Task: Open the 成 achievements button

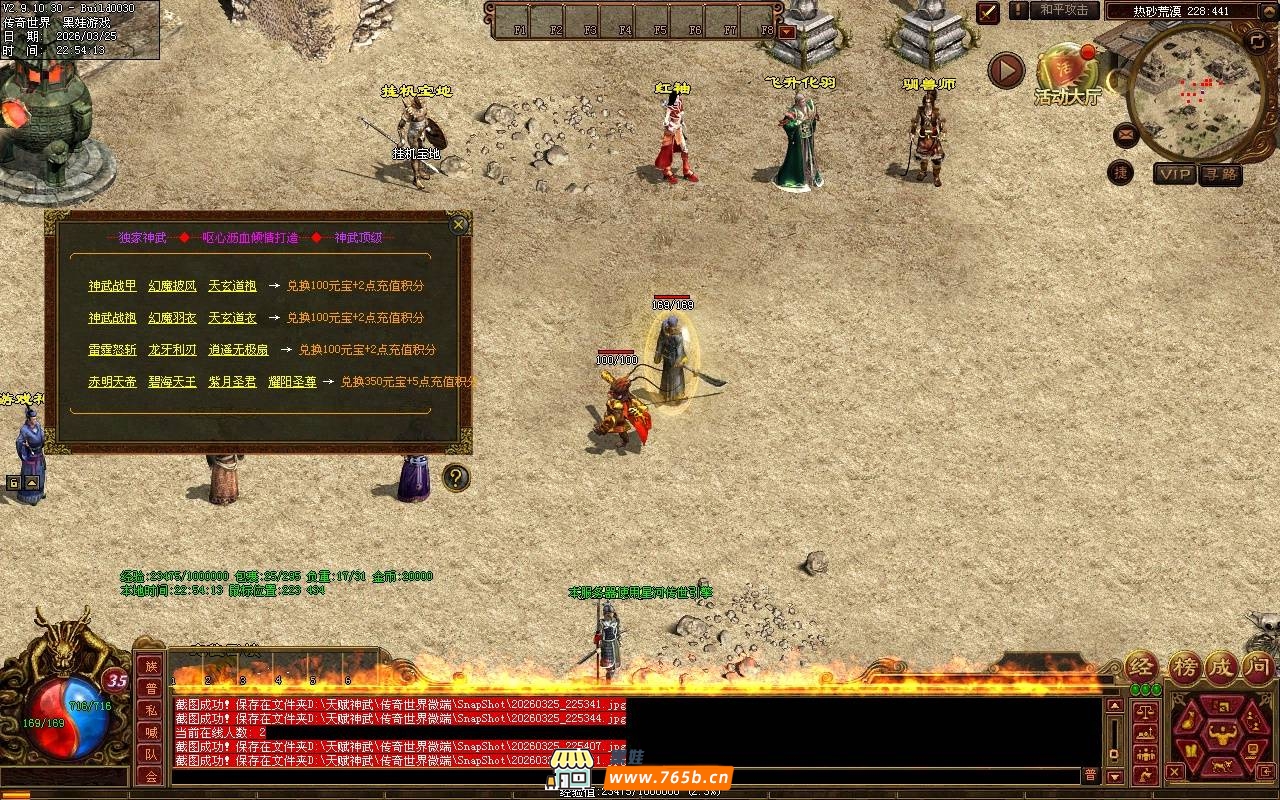Action: (1221, 667)
